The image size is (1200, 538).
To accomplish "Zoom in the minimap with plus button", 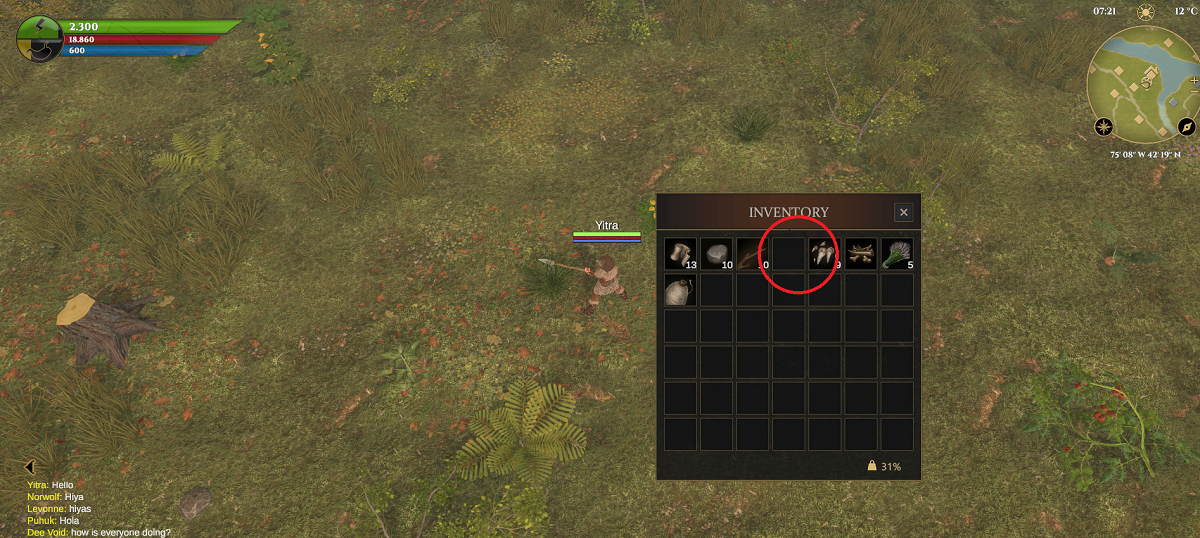I will click(1194, 80).
